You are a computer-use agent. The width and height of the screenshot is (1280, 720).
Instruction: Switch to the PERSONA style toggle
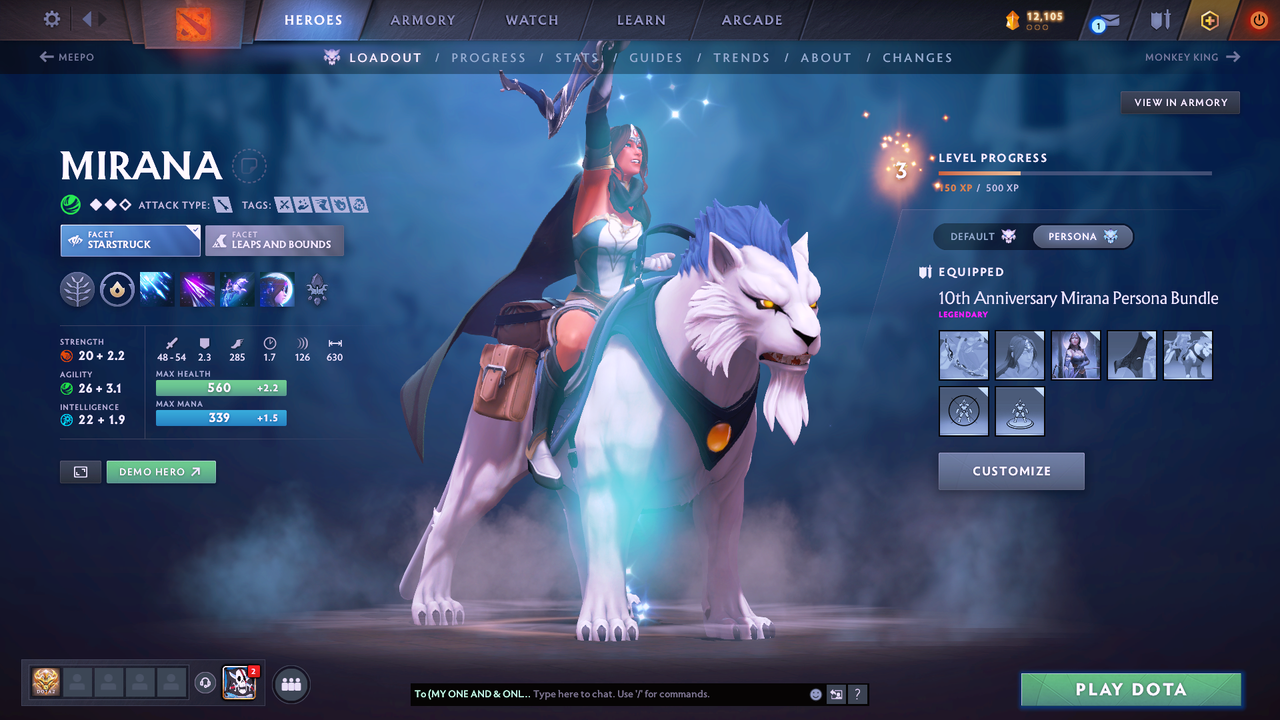(x=1082, y=236)
